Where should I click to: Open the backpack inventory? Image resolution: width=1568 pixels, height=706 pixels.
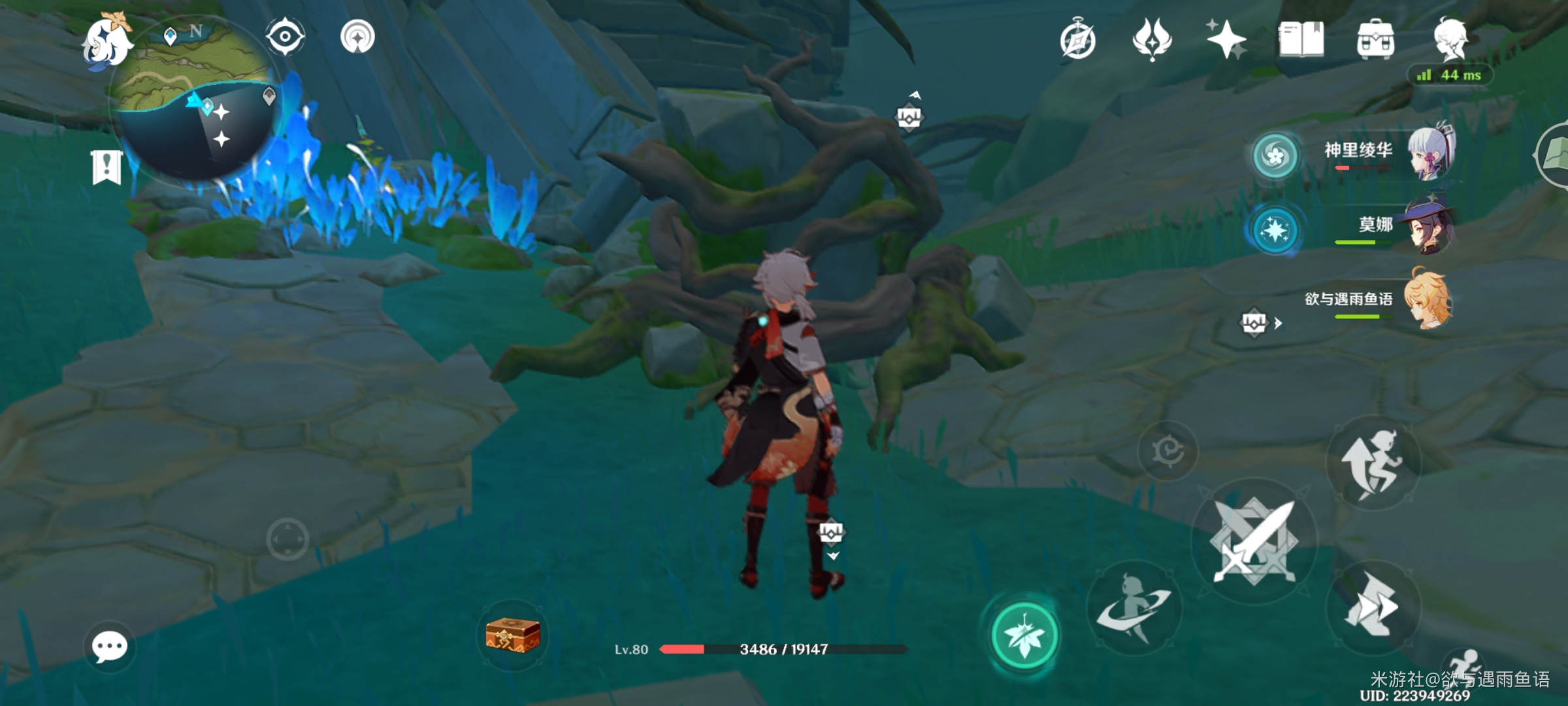1375,41
